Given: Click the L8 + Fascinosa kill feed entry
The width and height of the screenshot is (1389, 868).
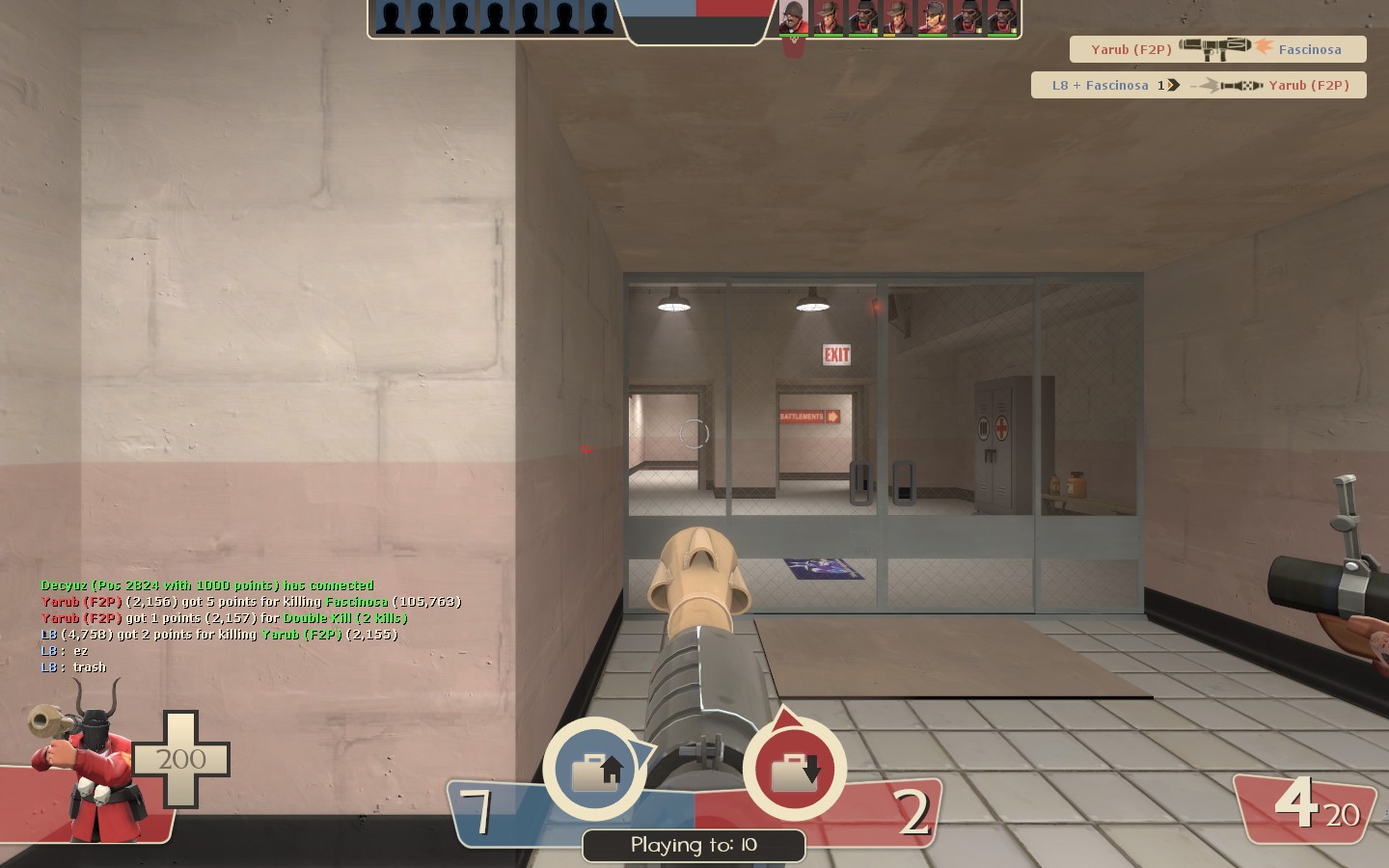Looking at the screenshot, I should pos(1198,85).
